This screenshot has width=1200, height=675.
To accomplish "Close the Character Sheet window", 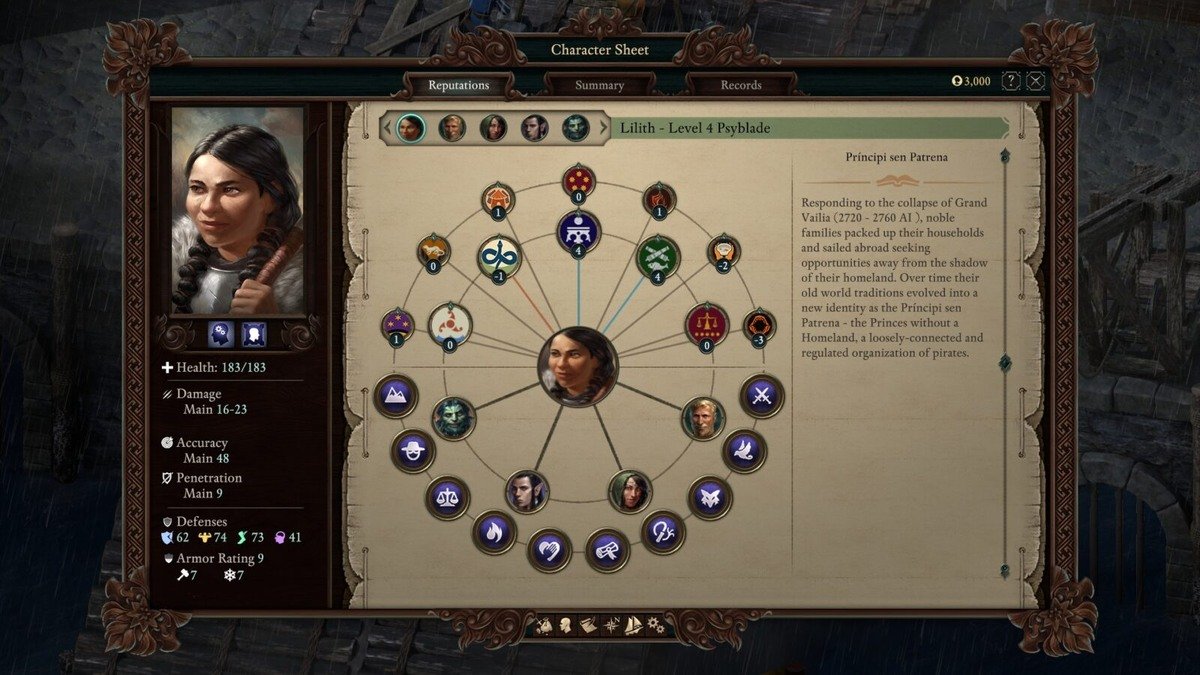I will pos(1036,81).
